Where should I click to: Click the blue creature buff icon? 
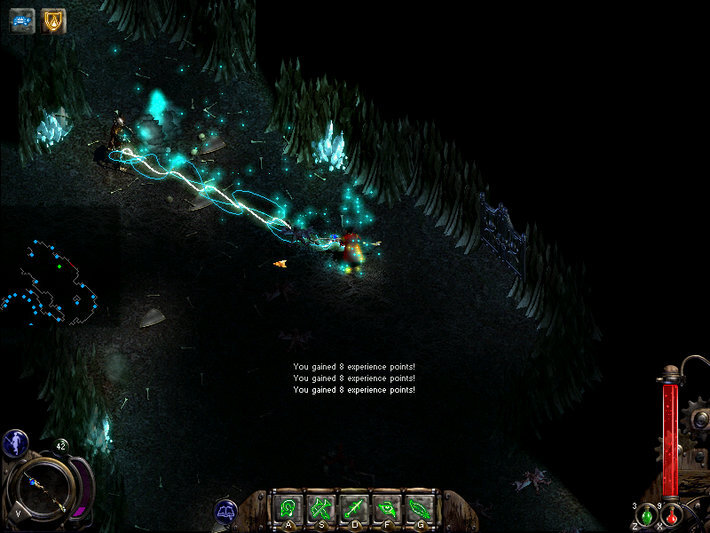pyautogui.click(x=22, y=19)
